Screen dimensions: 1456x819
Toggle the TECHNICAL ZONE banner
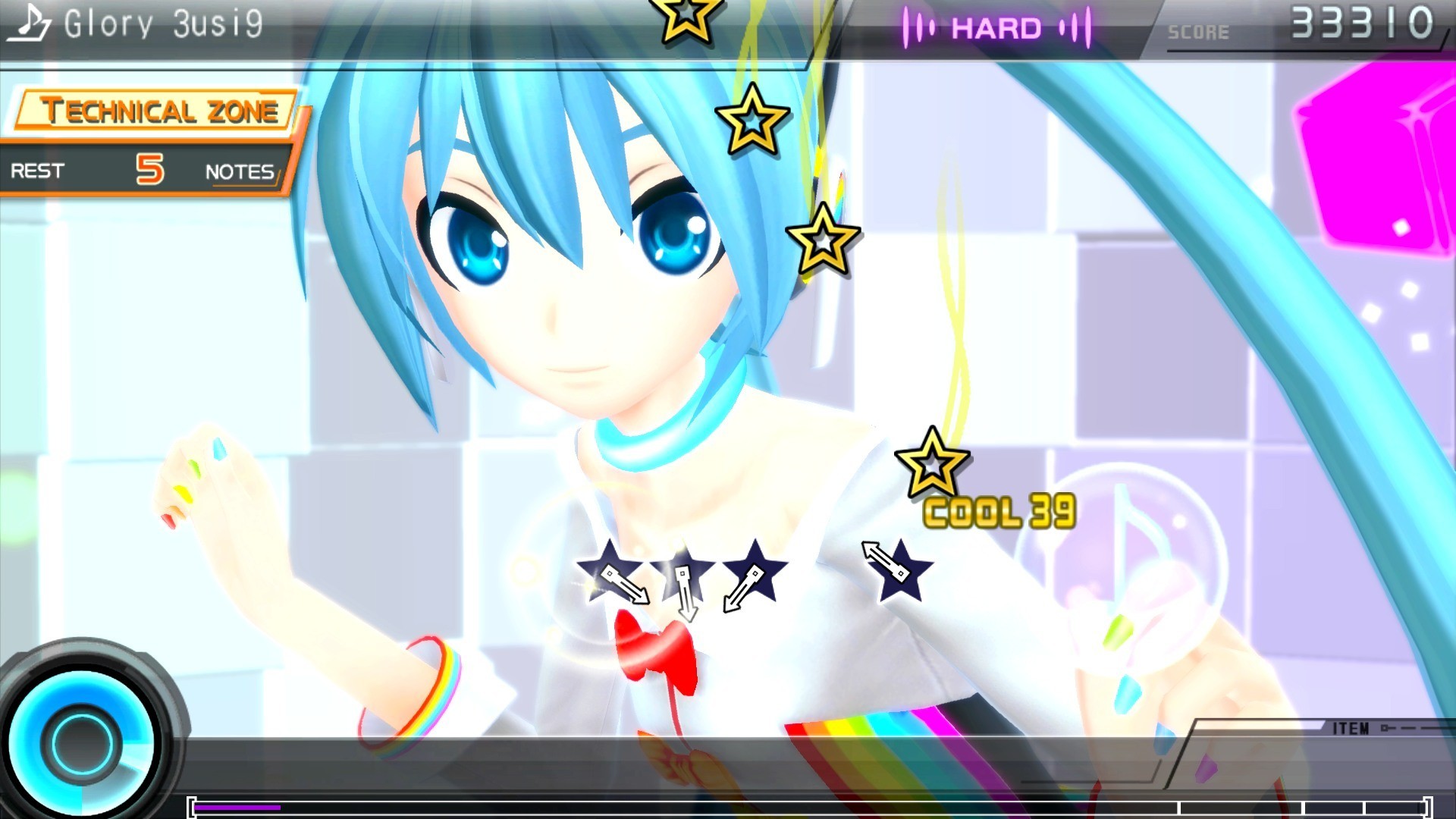[152, 111]
